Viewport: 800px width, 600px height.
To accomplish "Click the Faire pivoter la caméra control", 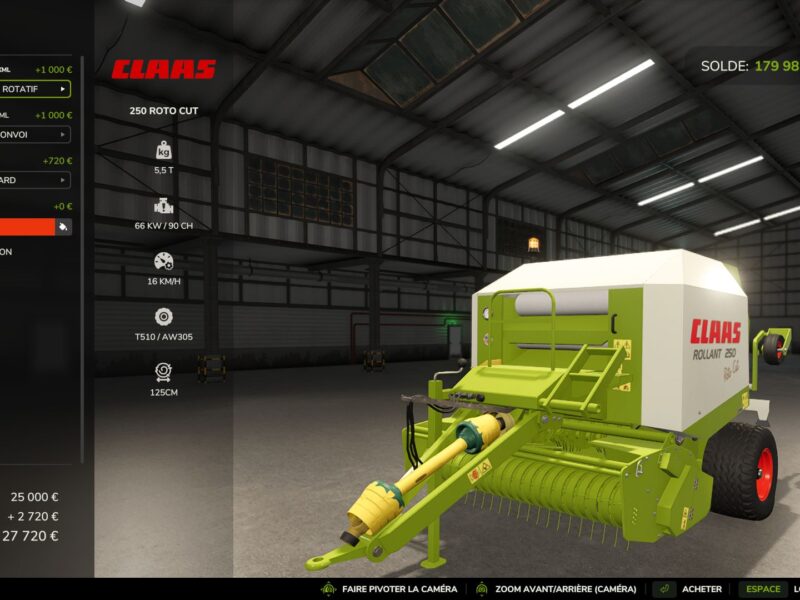I will pos(388,589).
